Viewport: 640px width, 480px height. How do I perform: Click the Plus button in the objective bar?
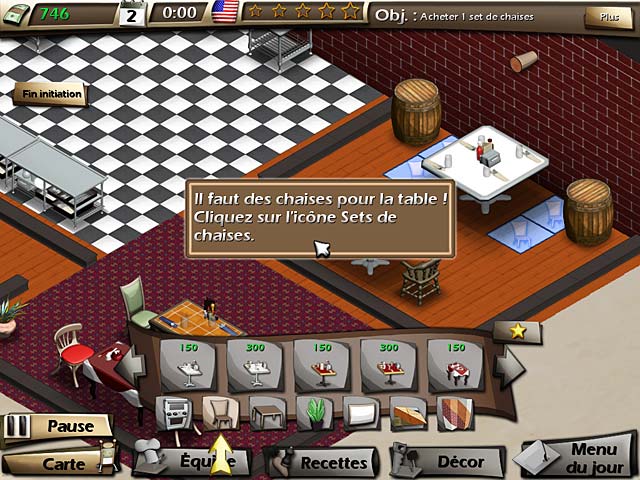click(x=602, y=17)
